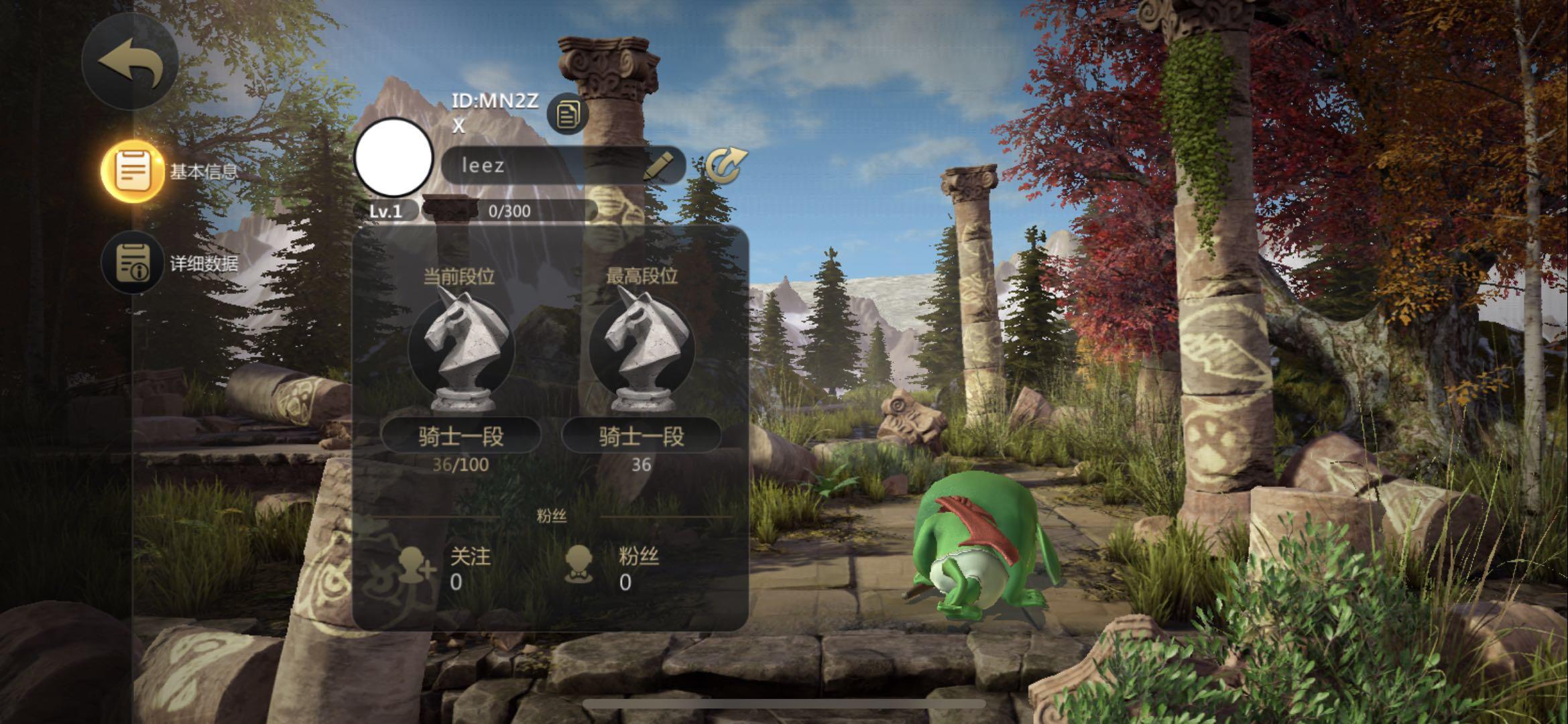1568x724 pixels.
Task: Click the golden share arrow icon
Action: click(x=725, y=166)
